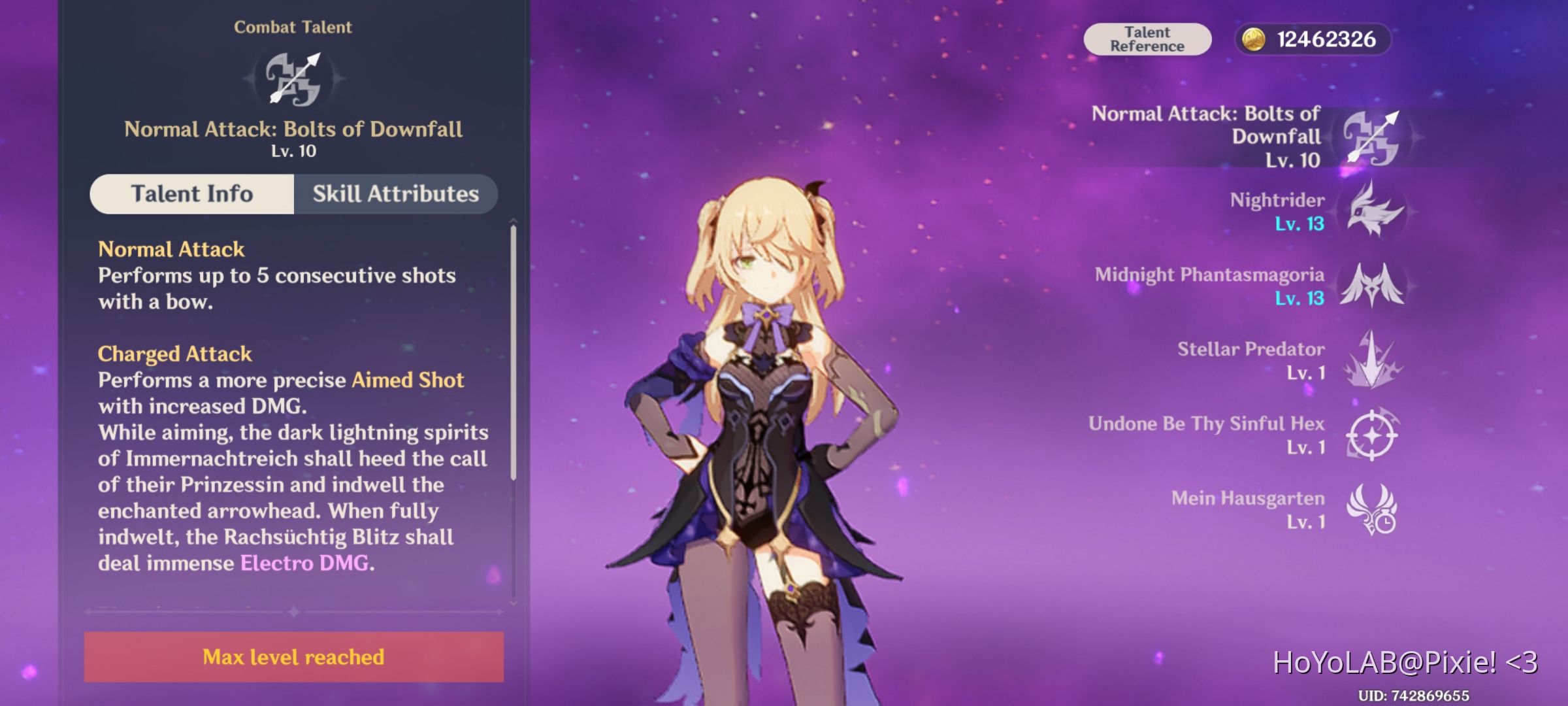1568x706 pixels.
Task: Select the Combat Talent icon above the title
Action: [293, 82]
